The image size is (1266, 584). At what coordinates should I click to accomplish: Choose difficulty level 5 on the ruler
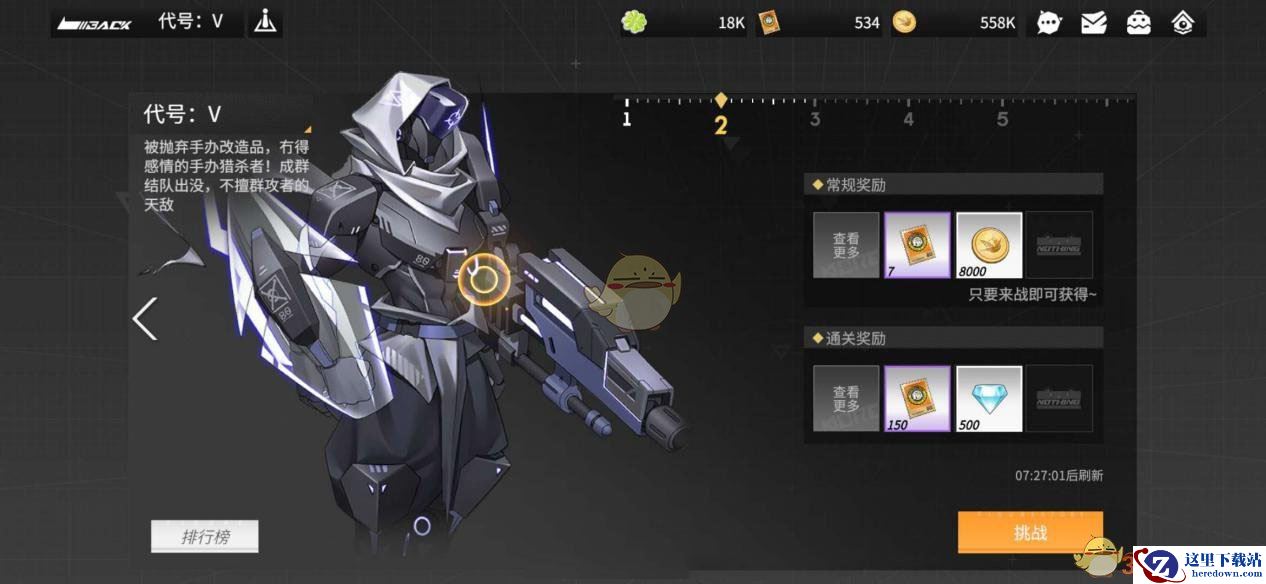(x=1002, y=119)
